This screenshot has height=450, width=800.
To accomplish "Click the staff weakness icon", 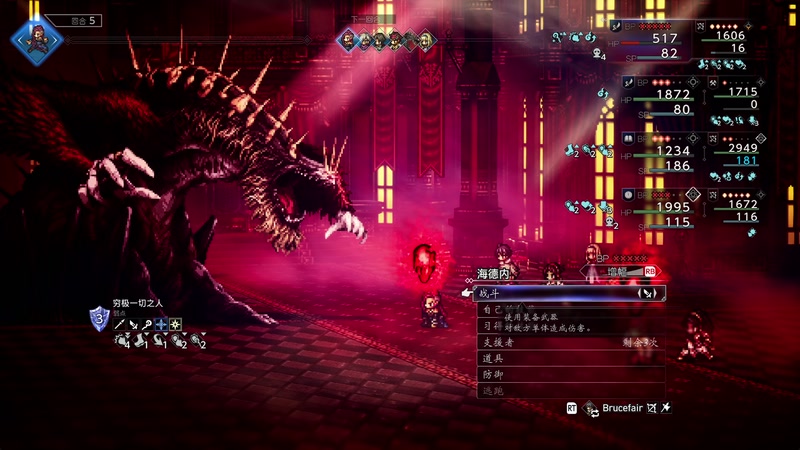I will [147, 324].
